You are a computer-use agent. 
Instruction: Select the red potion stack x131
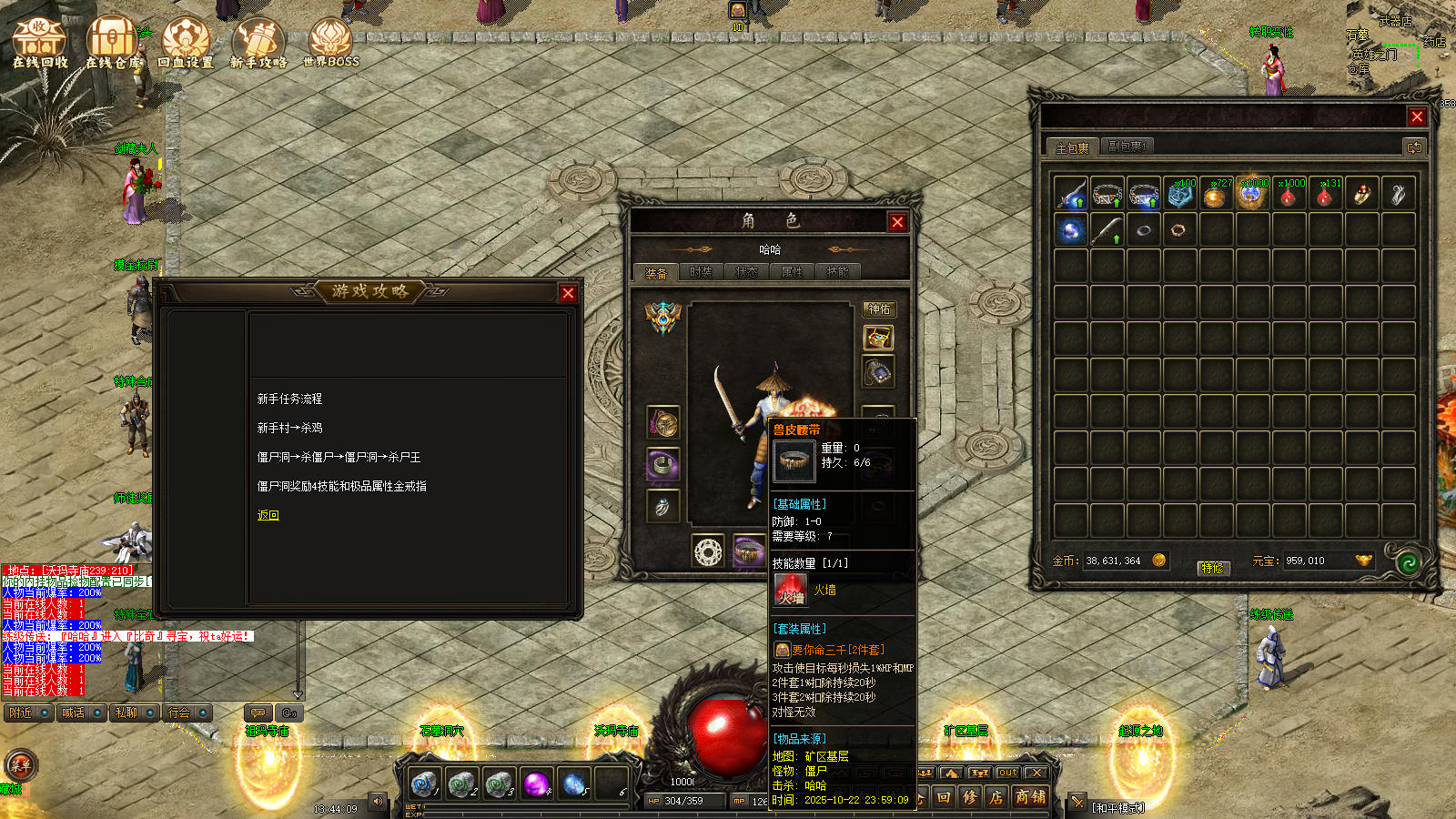pyautogui.click(x=1325, y=195)
